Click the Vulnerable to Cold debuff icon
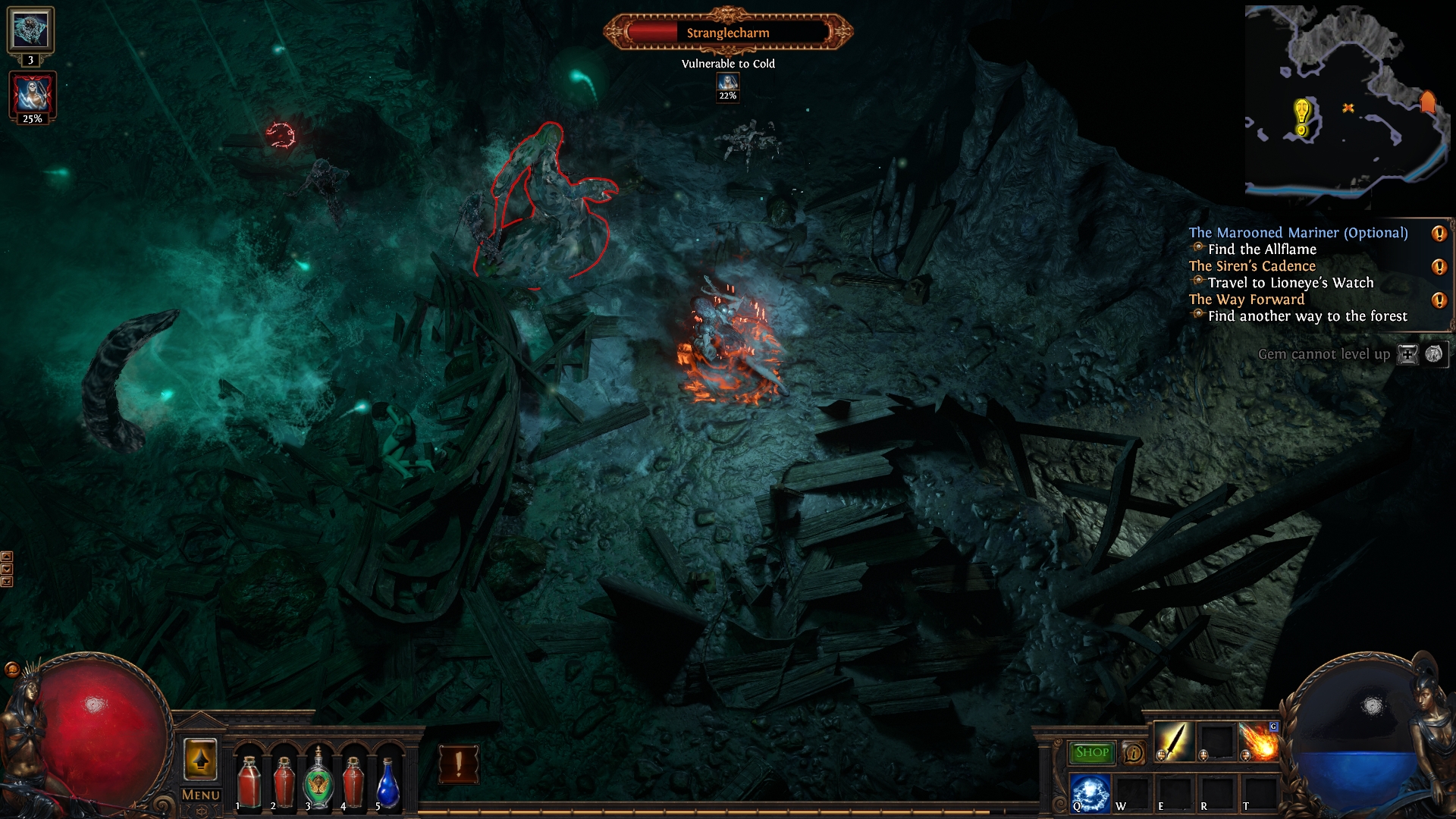1456x819 pixels. 728,83
